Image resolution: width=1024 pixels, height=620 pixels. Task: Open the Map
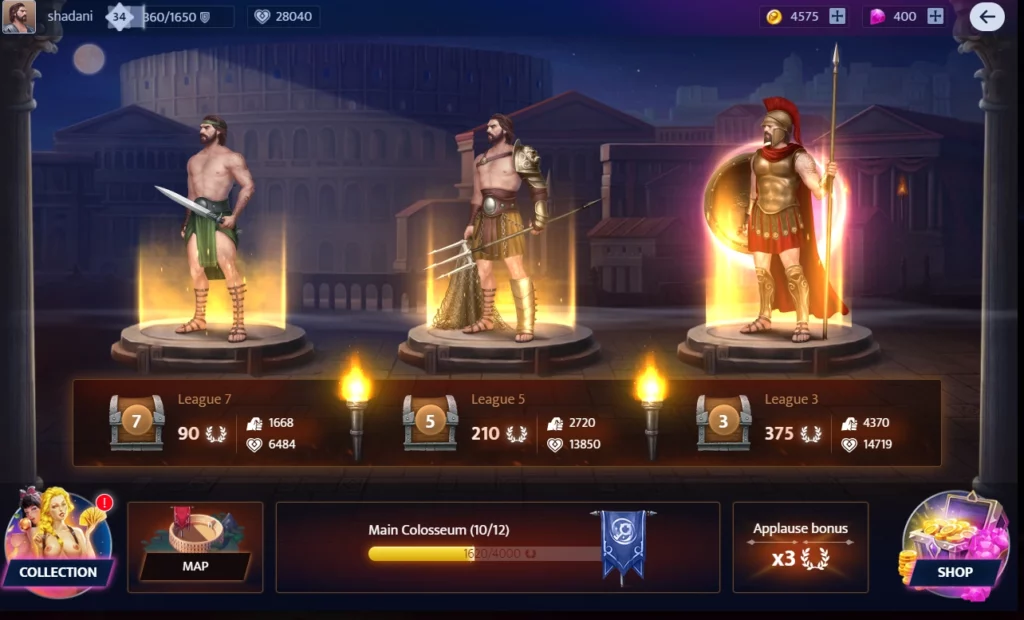pyautogui.click(x=195, y=547)
